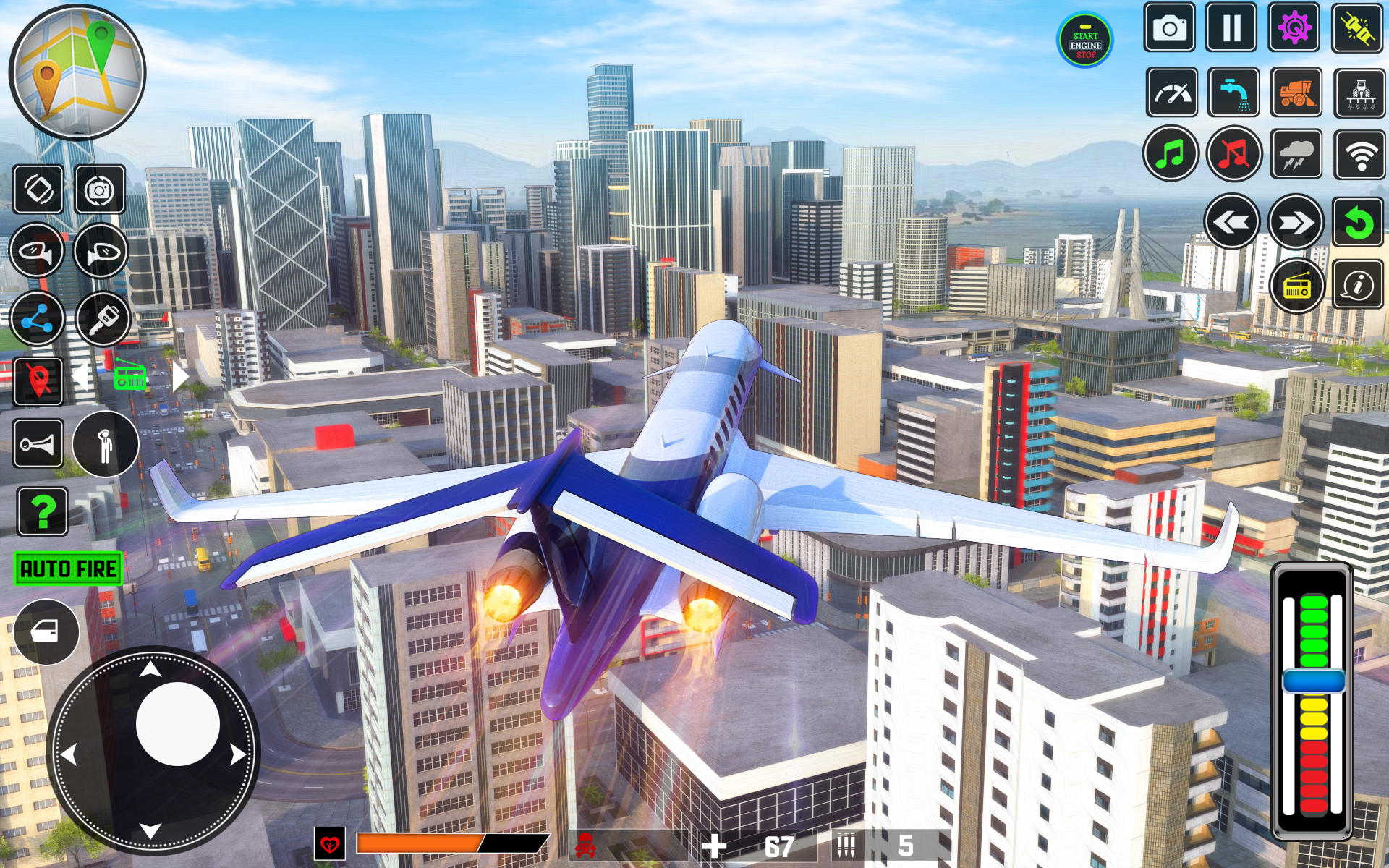Change weather using the storm cloud icon
The height and width of the screenshot is (868, 1389).
click(1296, 153)
